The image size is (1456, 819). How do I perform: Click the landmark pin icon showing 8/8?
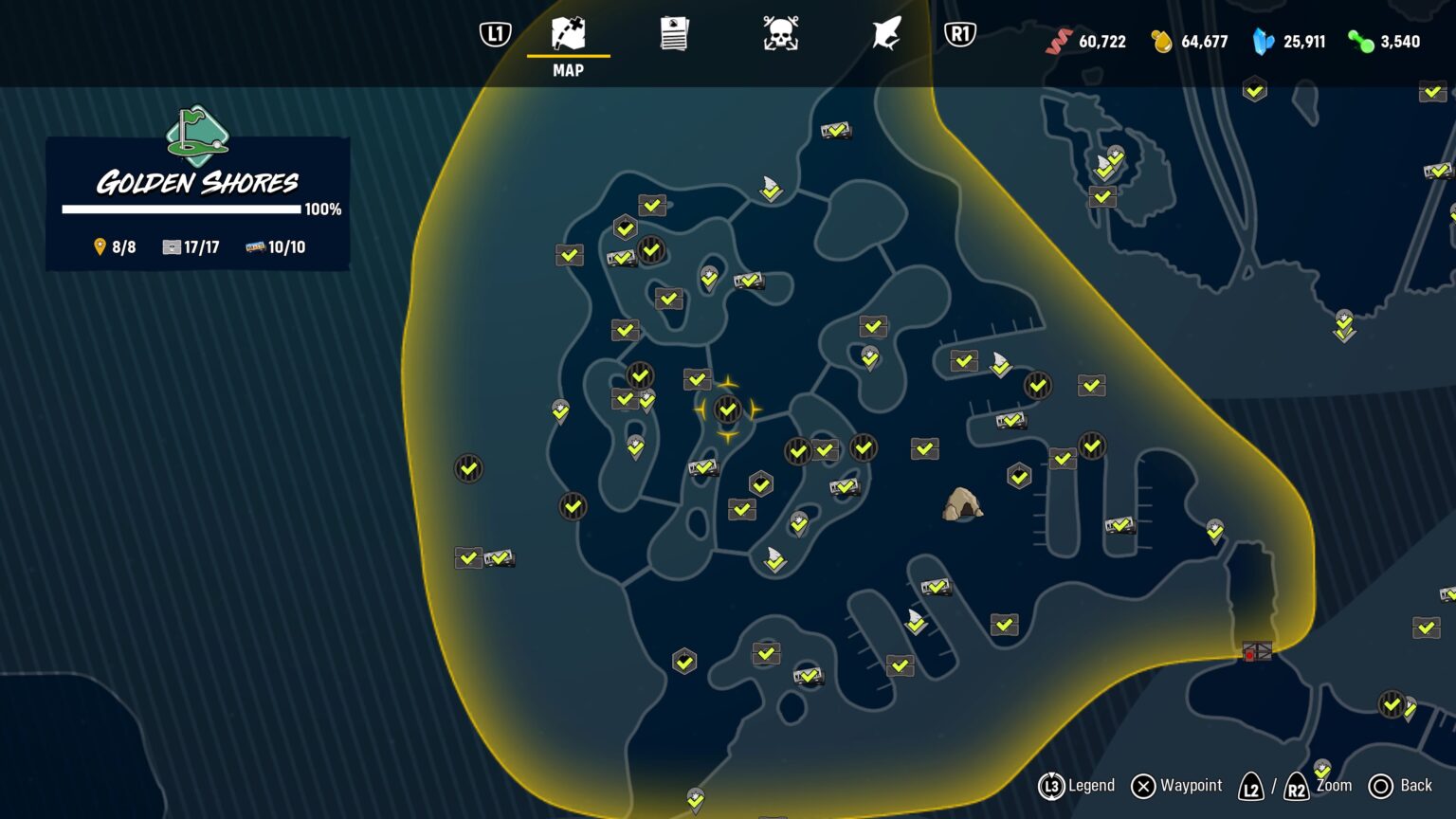(x=98, y=246)
